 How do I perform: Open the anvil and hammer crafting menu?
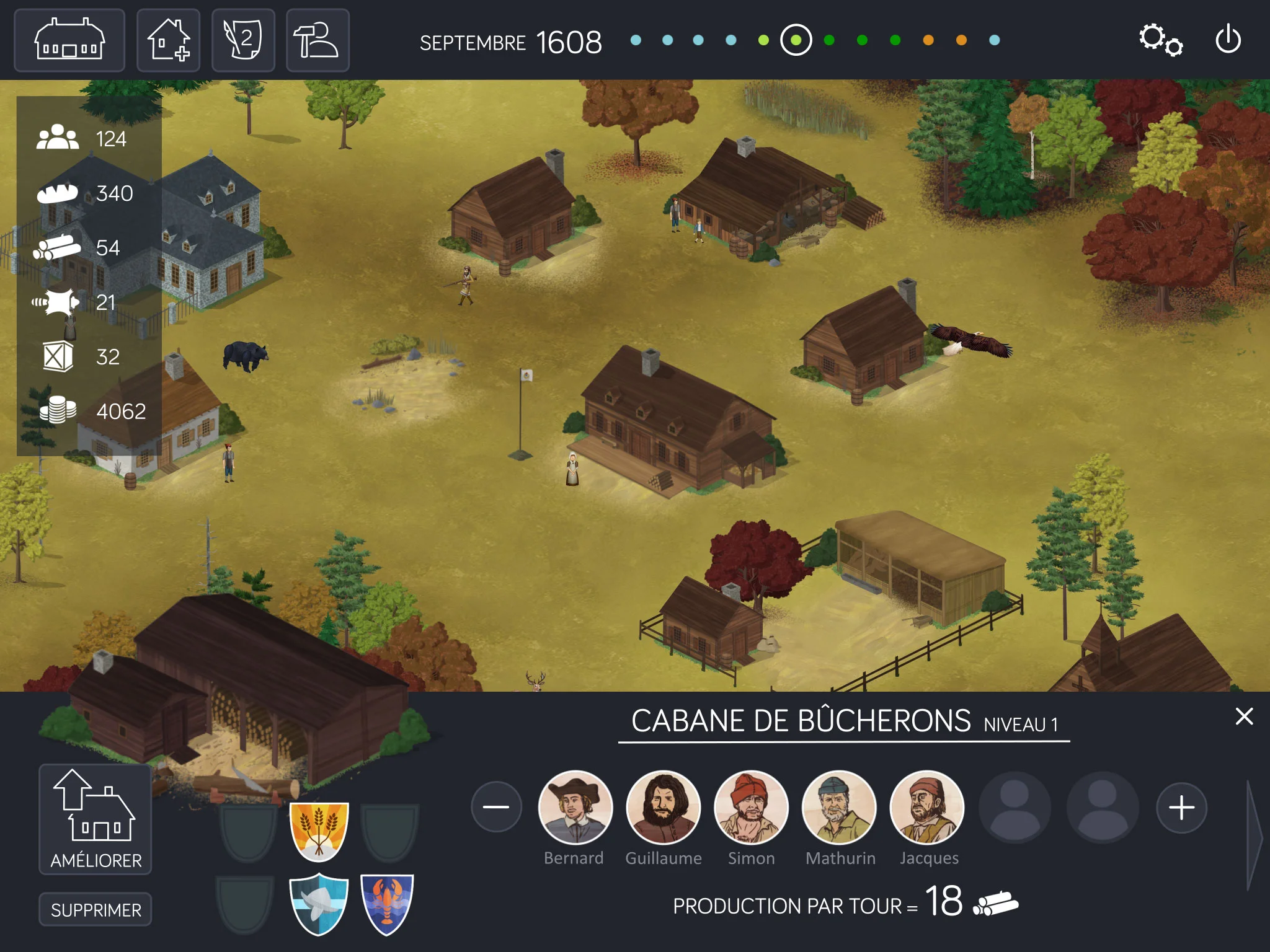coord(317,41)
